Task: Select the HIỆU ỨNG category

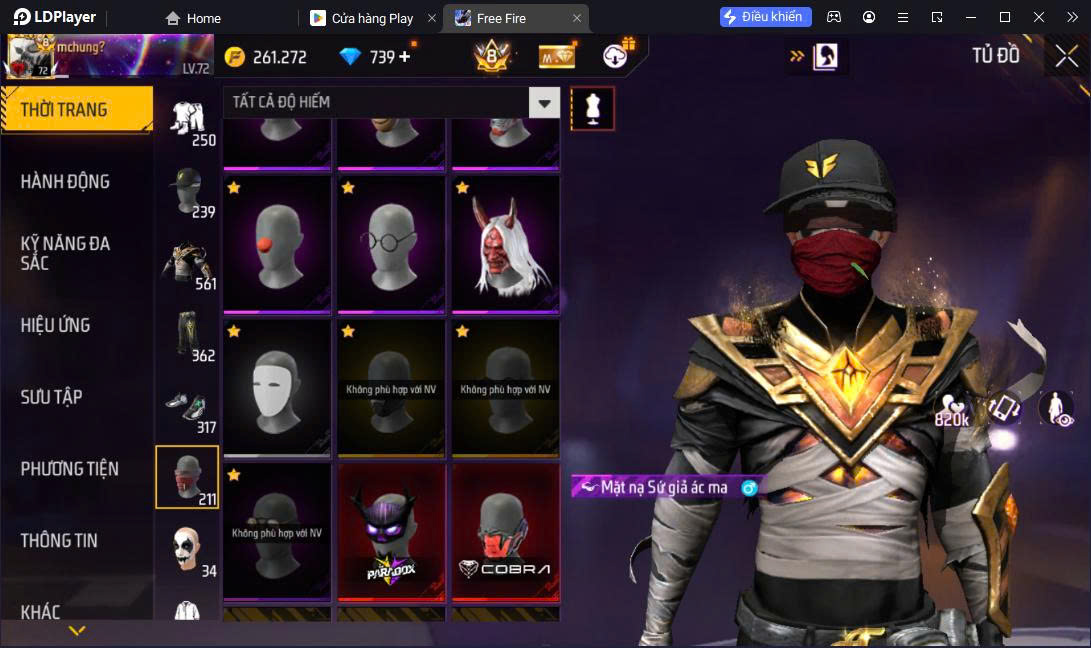Action: click(x=56, y=325)
